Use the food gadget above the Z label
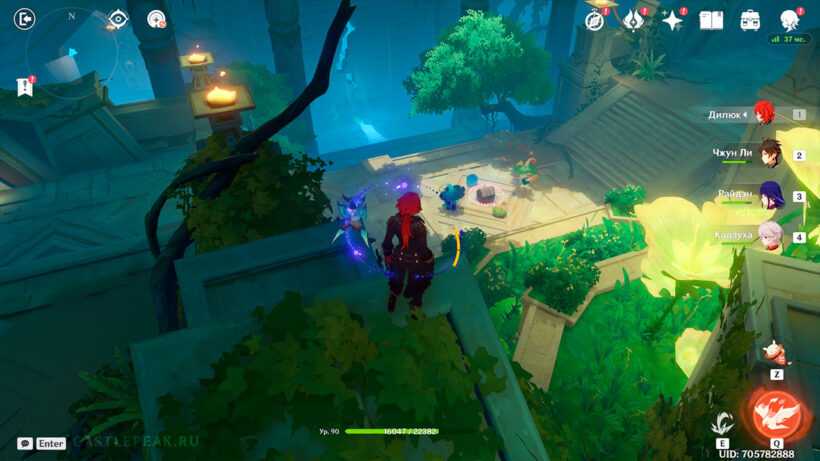Viewport: 820px width, 461px height. 776,352
